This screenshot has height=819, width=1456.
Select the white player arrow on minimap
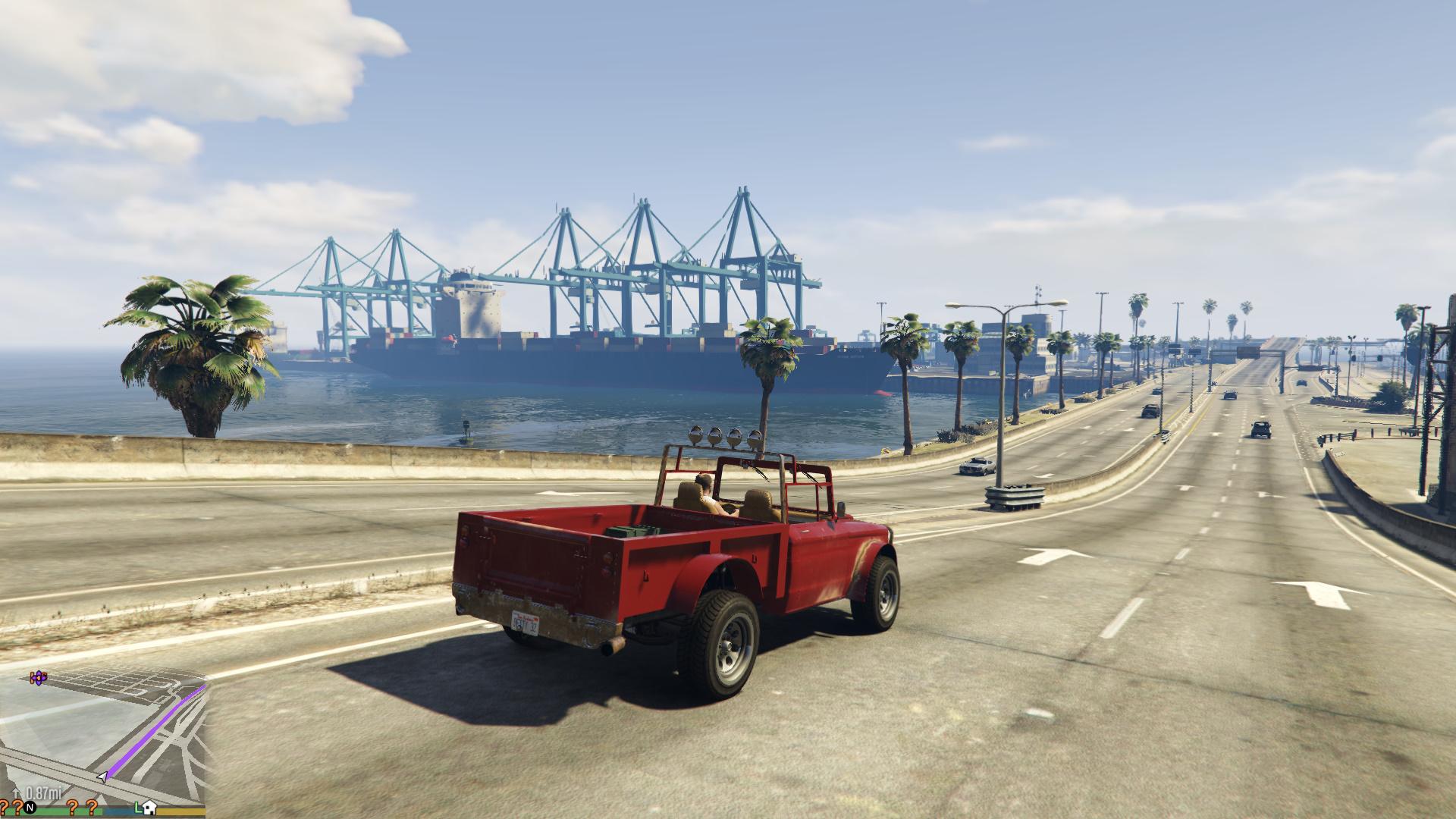[101, 777]
